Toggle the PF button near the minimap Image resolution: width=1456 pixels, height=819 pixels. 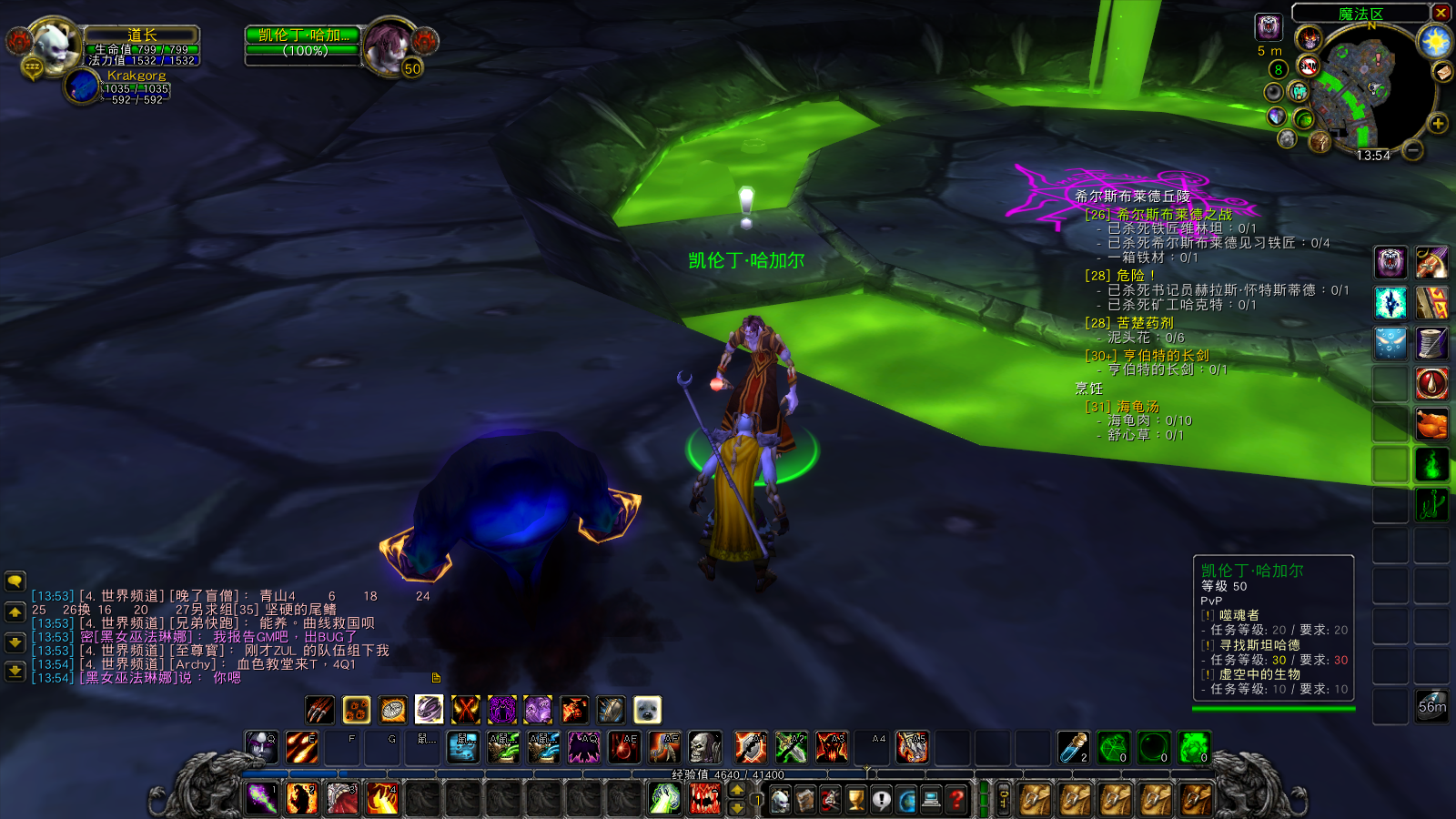(1299, 91)
